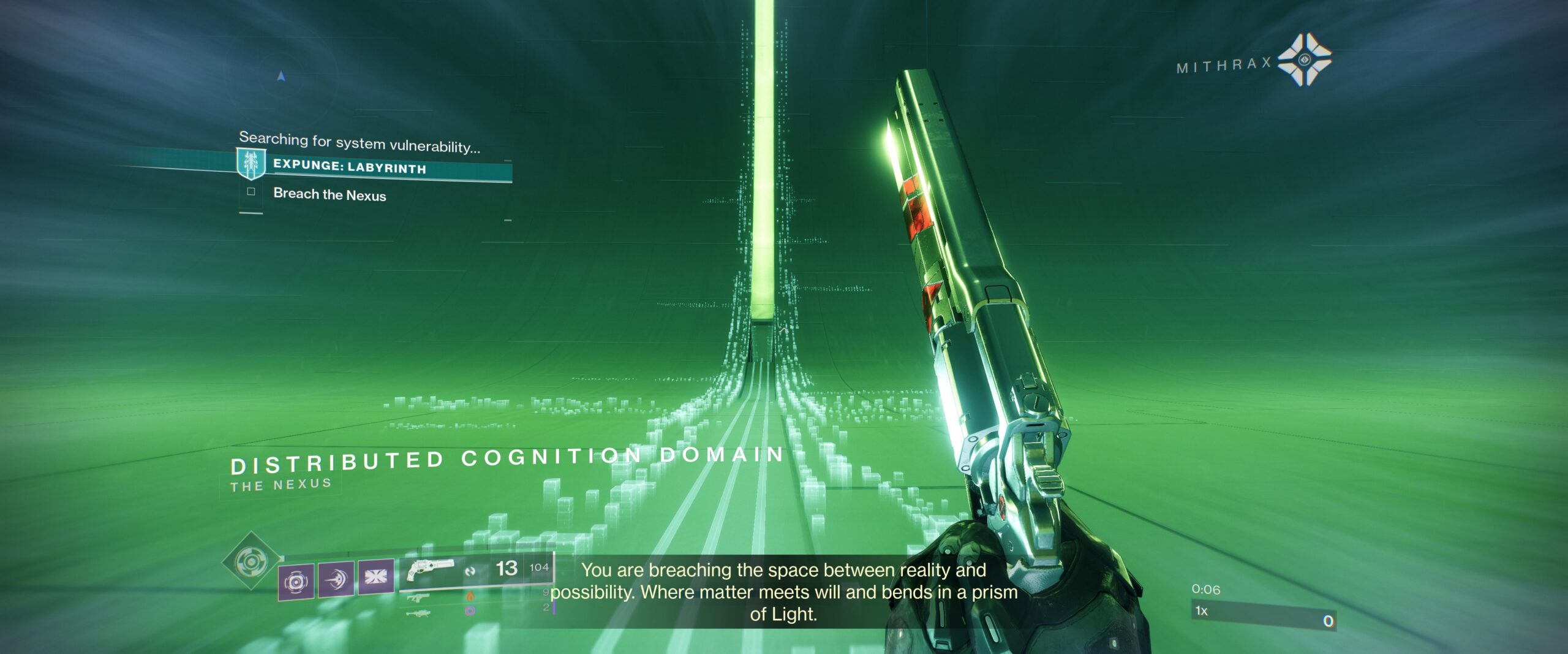Click the Ghost icon beside Mithrax
The height and width of the screenshot is (654, 1568).
tap(1305, 59)
